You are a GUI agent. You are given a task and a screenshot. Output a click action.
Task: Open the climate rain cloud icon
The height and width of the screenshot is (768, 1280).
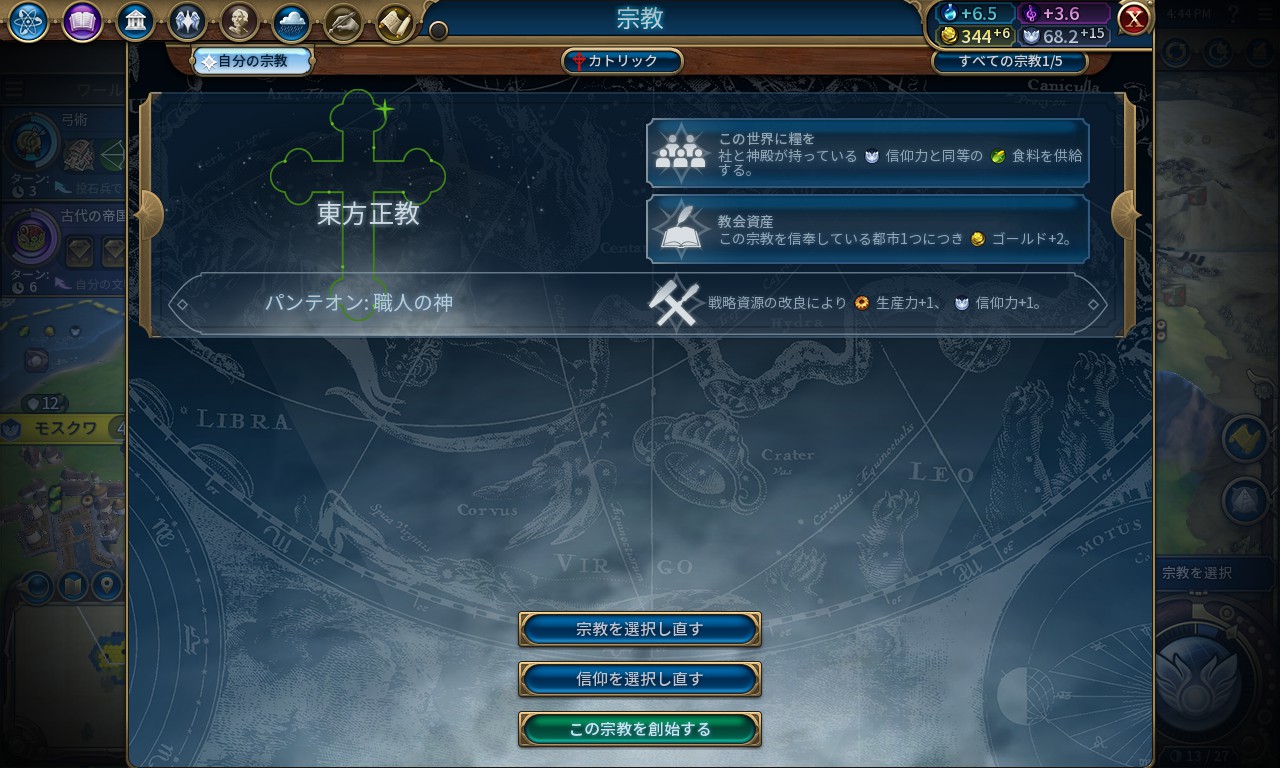pos(291,22)
